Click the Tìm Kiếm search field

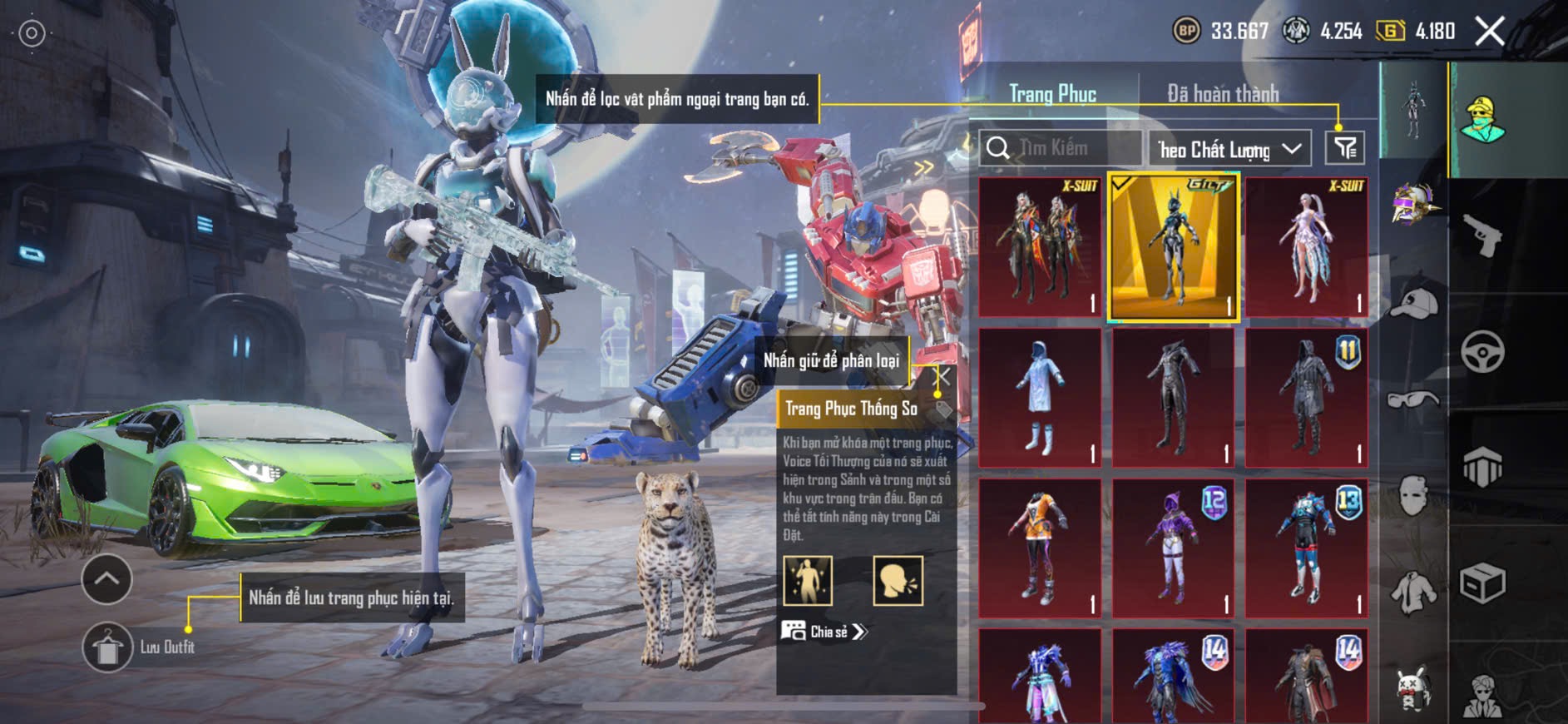tap(1061, 148)
